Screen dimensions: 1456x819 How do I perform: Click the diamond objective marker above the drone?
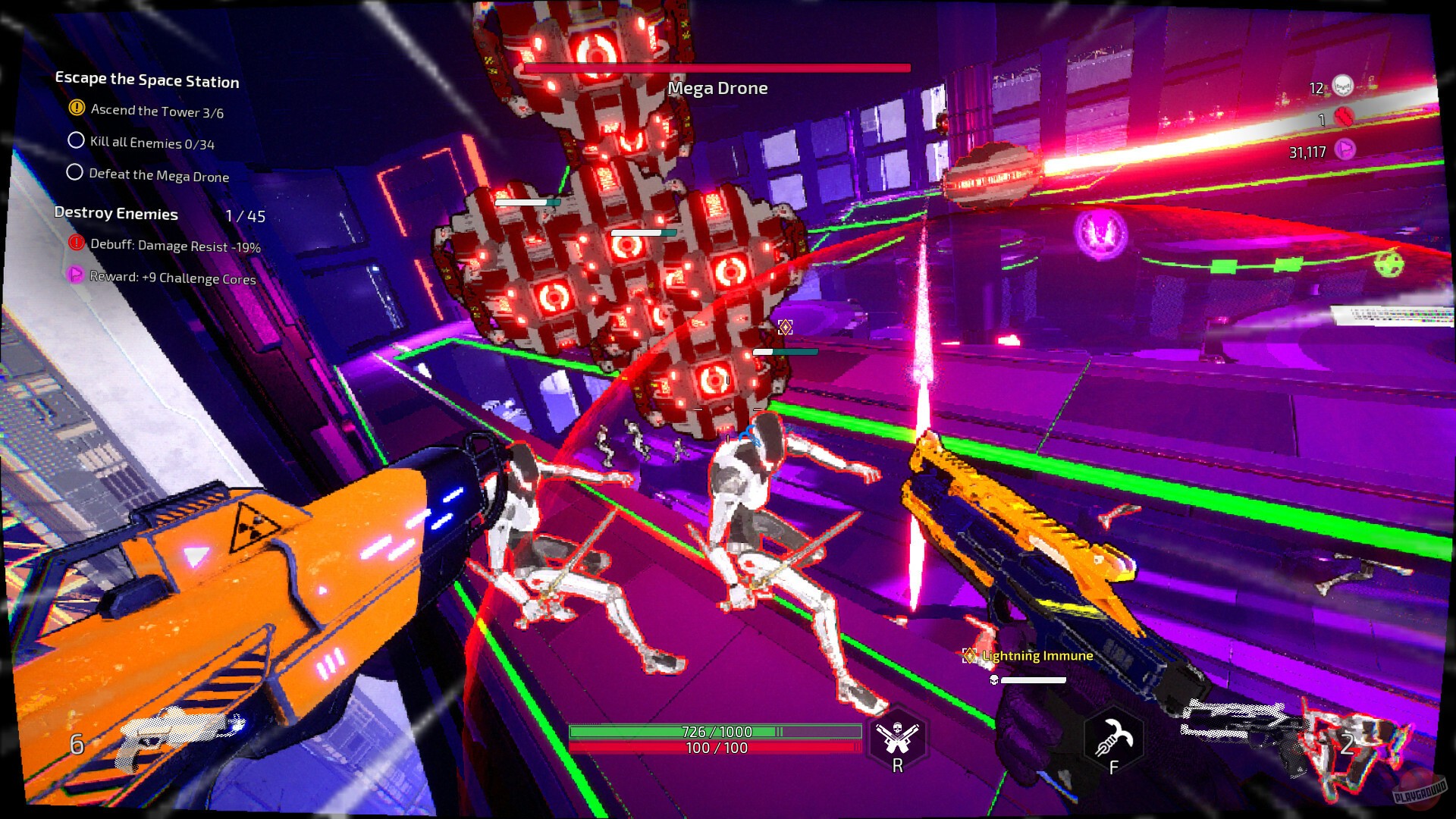click(x=785, y=325)
